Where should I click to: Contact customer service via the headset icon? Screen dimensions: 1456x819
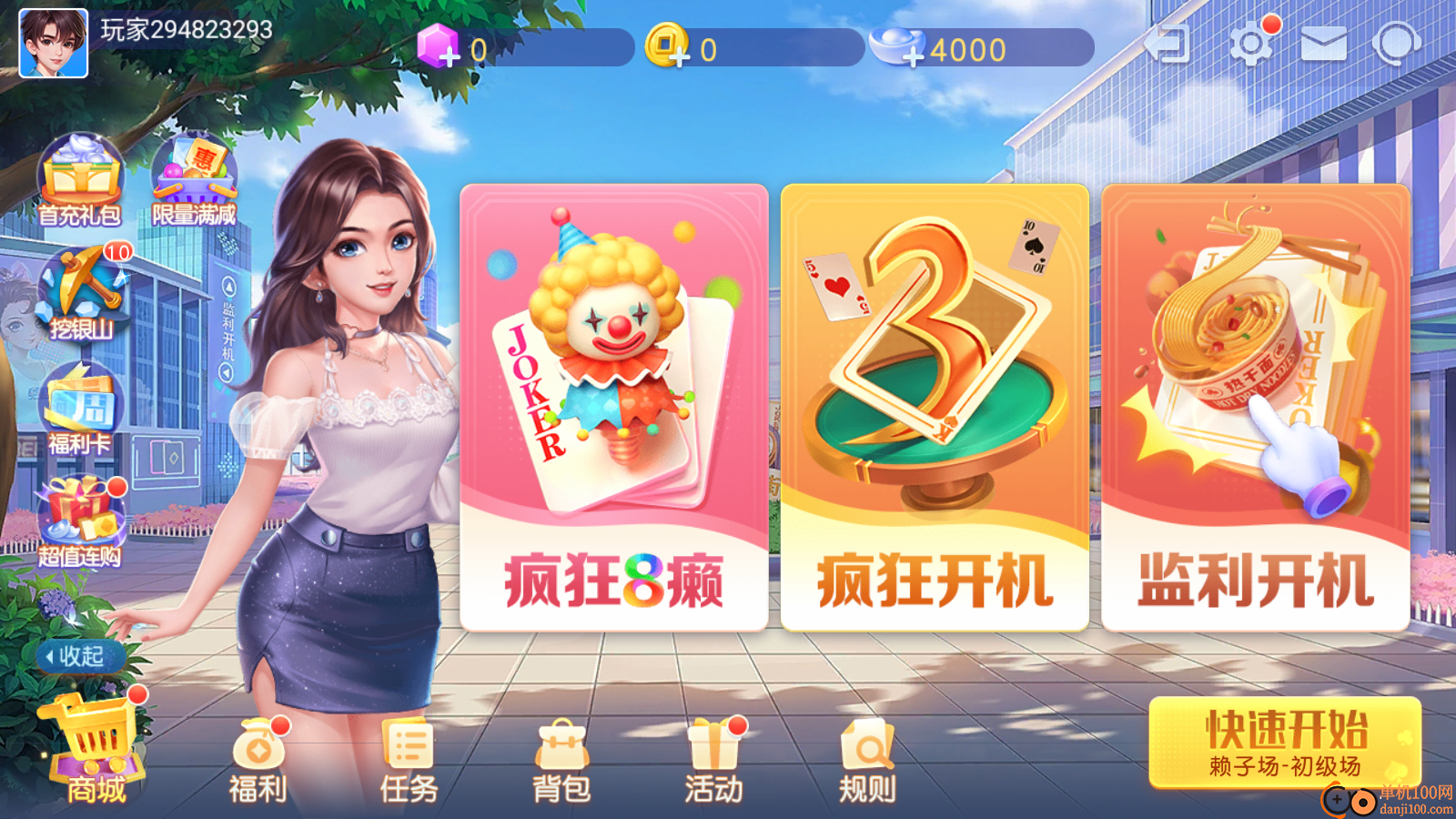pyautogui.click(x=1396, y=42)
